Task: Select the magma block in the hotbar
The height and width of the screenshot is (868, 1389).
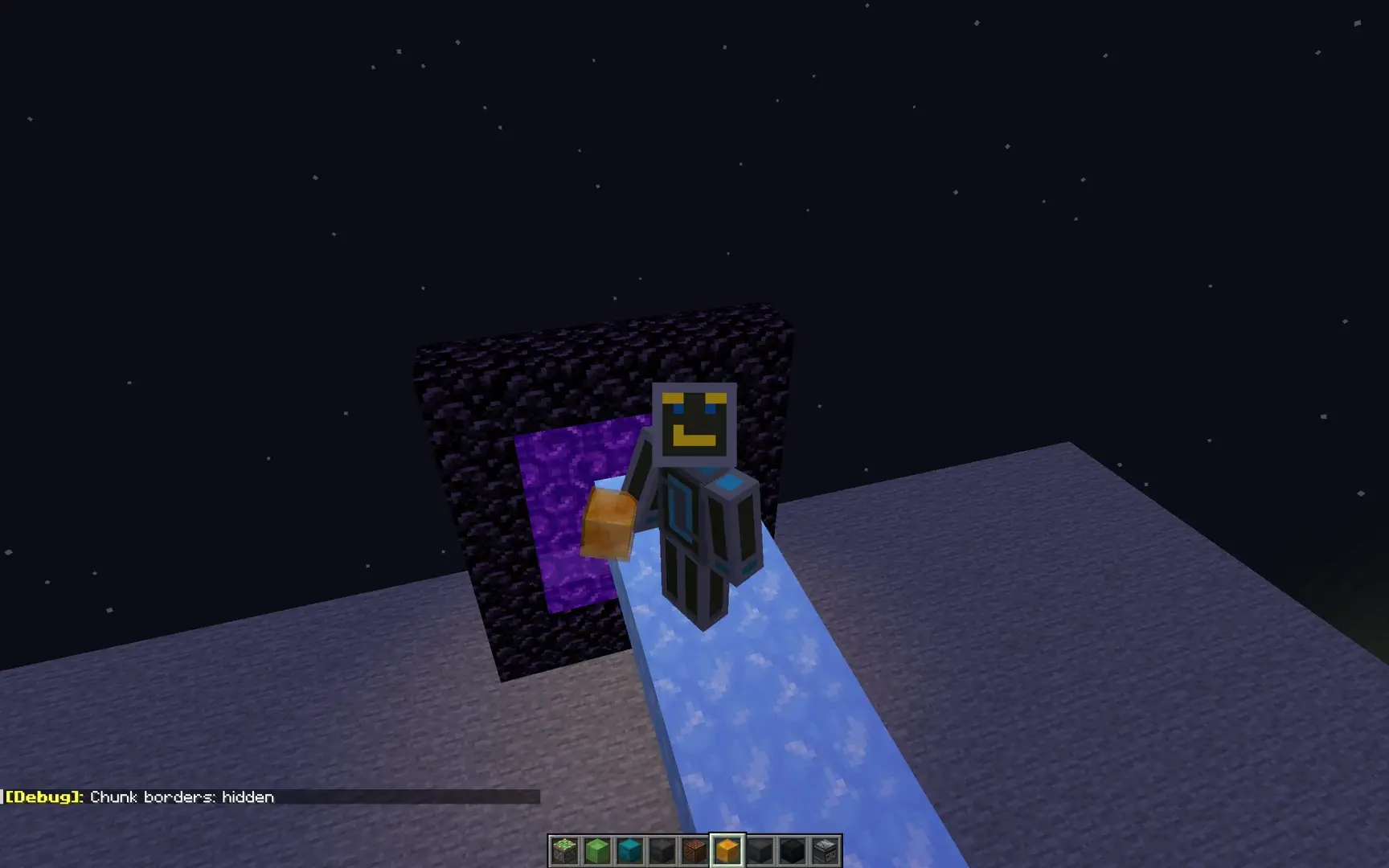Action: pyautogui.click(x=693, y=850)
